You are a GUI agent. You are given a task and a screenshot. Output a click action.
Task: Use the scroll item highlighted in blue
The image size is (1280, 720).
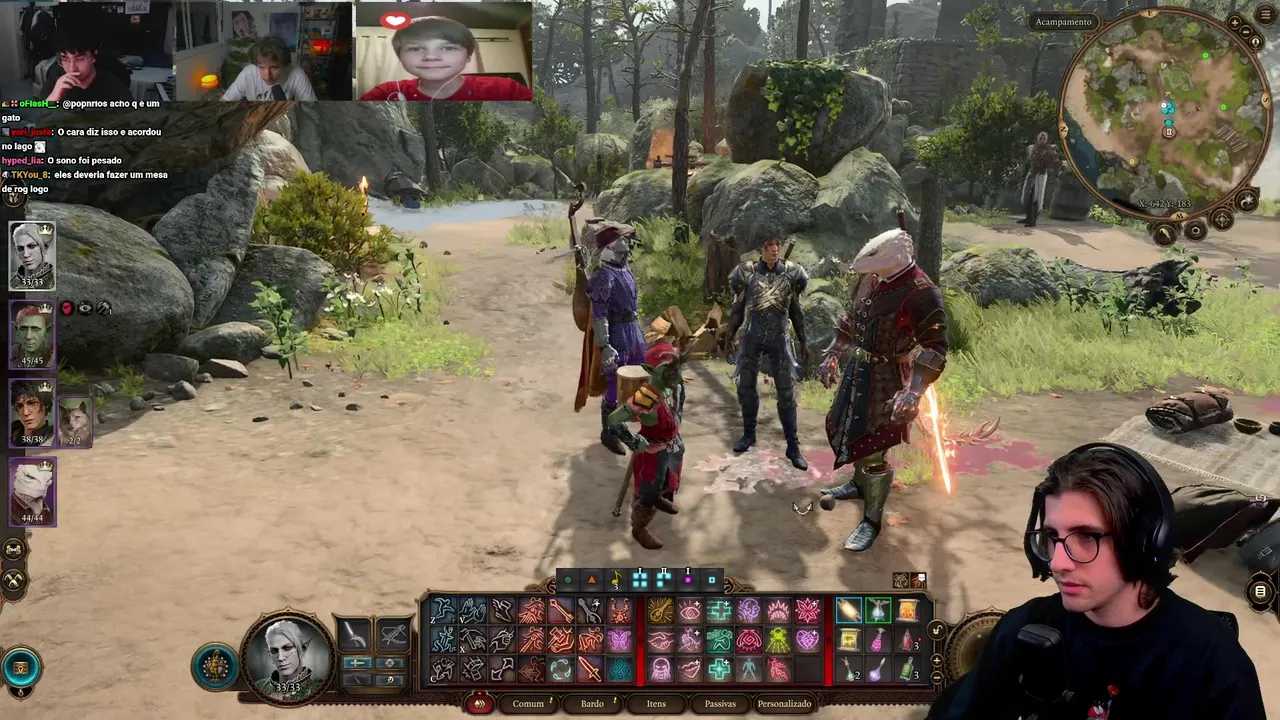(x=848, y=610)
